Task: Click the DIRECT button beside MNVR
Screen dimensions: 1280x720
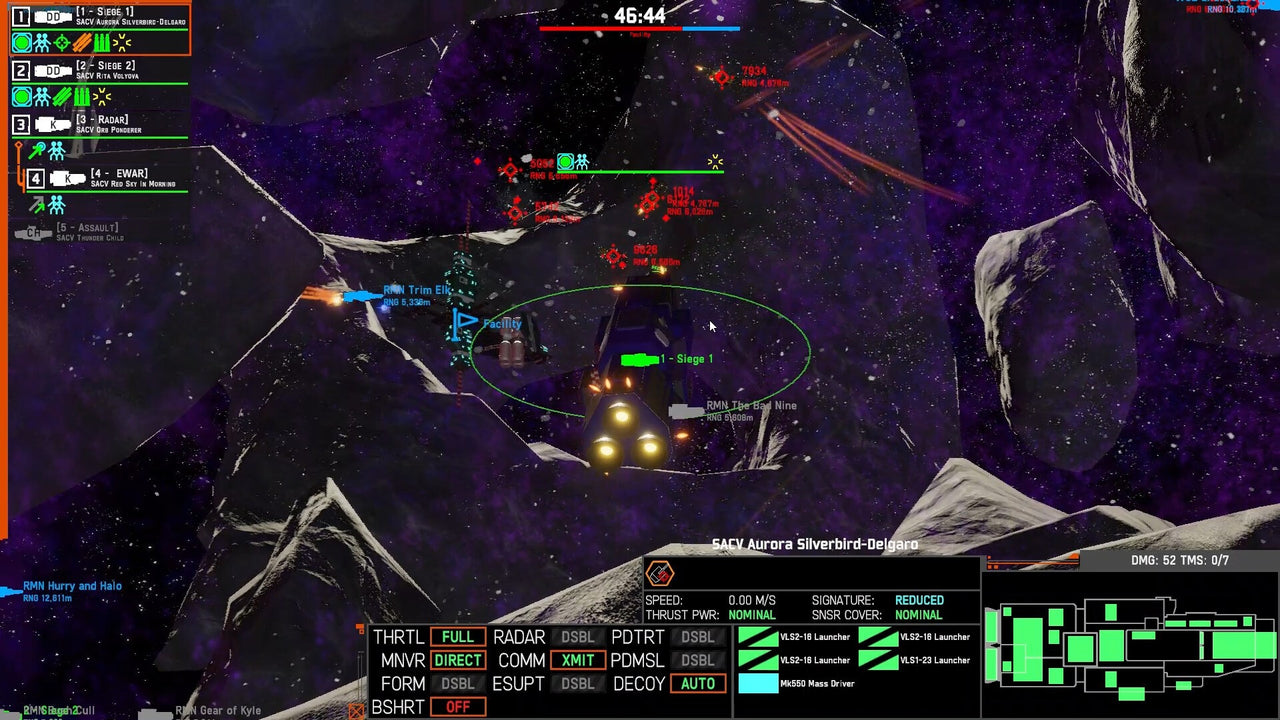Action: (457, 660)
